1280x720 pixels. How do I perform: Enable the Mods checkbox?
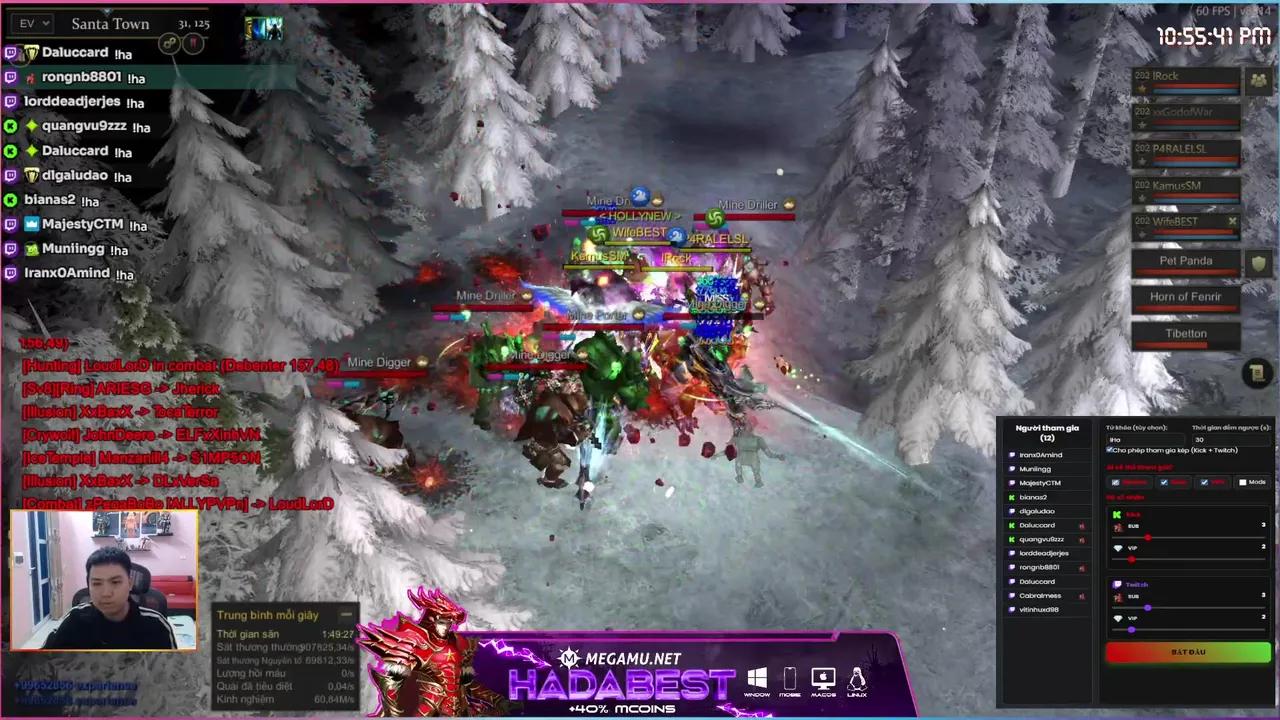point(1243,481)
